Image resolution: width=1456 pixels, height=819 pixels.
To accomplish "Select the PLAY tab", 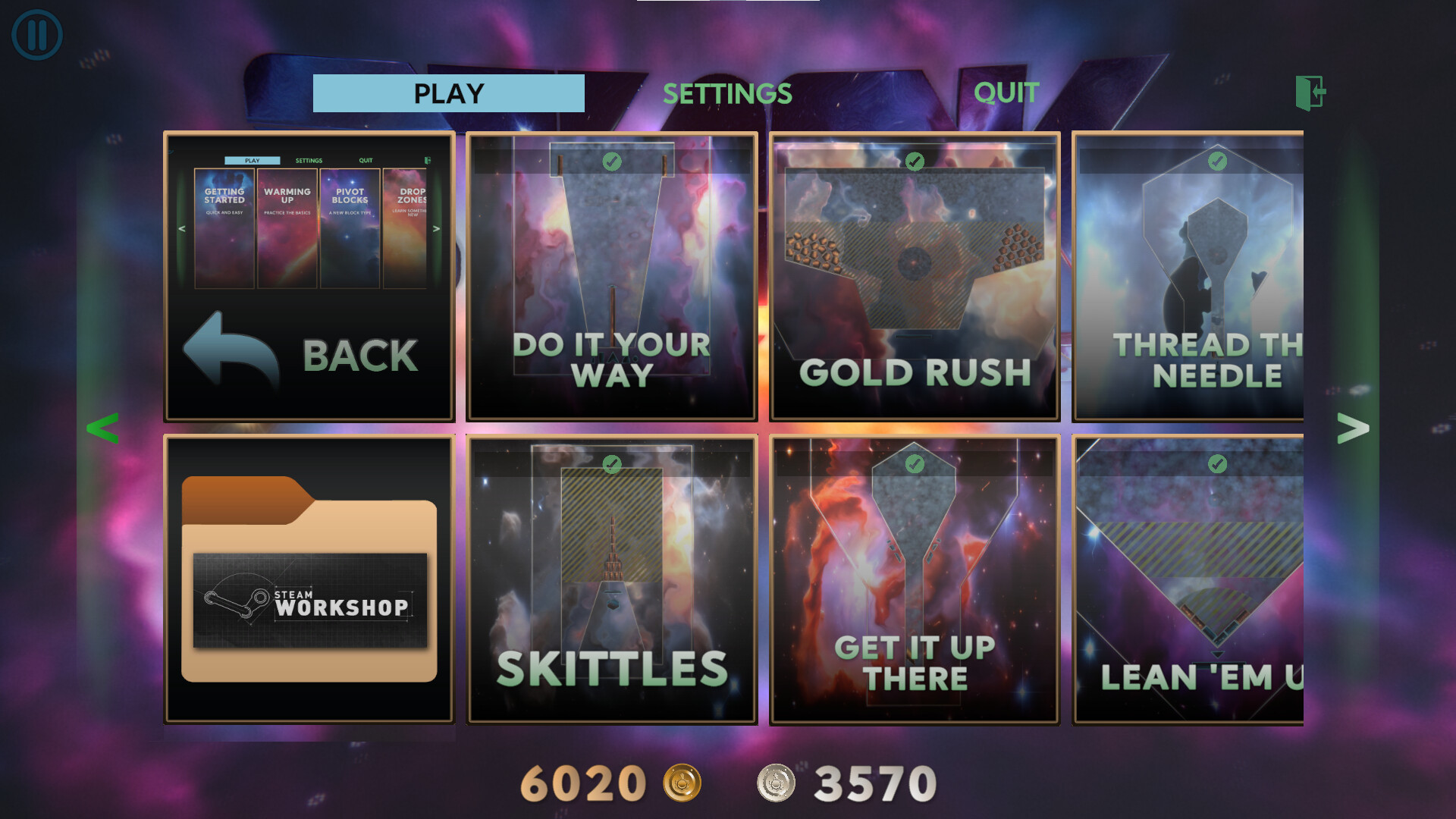I will coord(447,93).
